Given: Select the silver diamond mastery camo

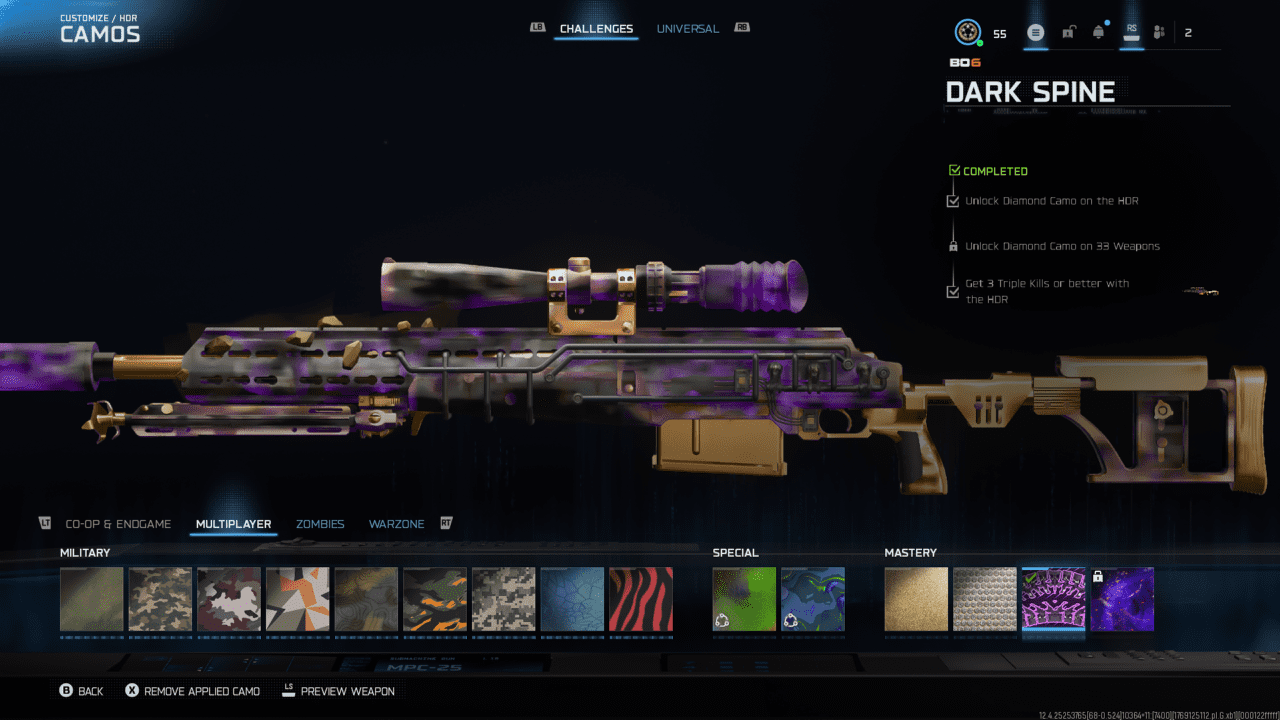Looking at the screenshot, I should pyautogui.click(x=985, y=599).
